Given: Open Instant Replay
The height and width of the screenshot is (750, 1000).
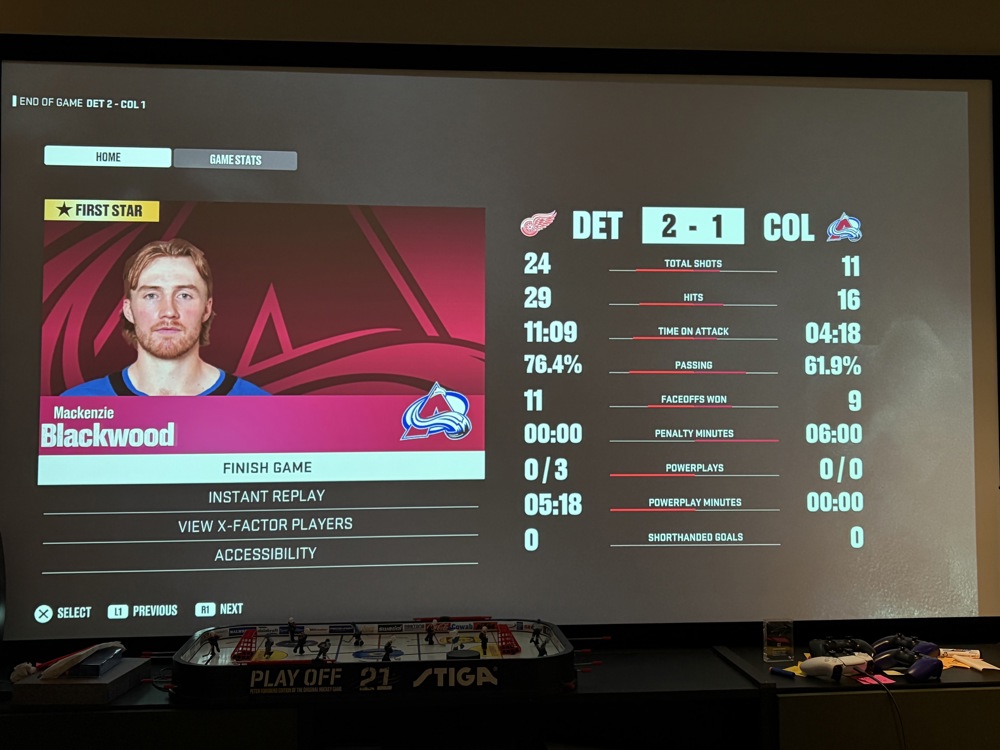Looking at the screenshot, I should point(266,497).
